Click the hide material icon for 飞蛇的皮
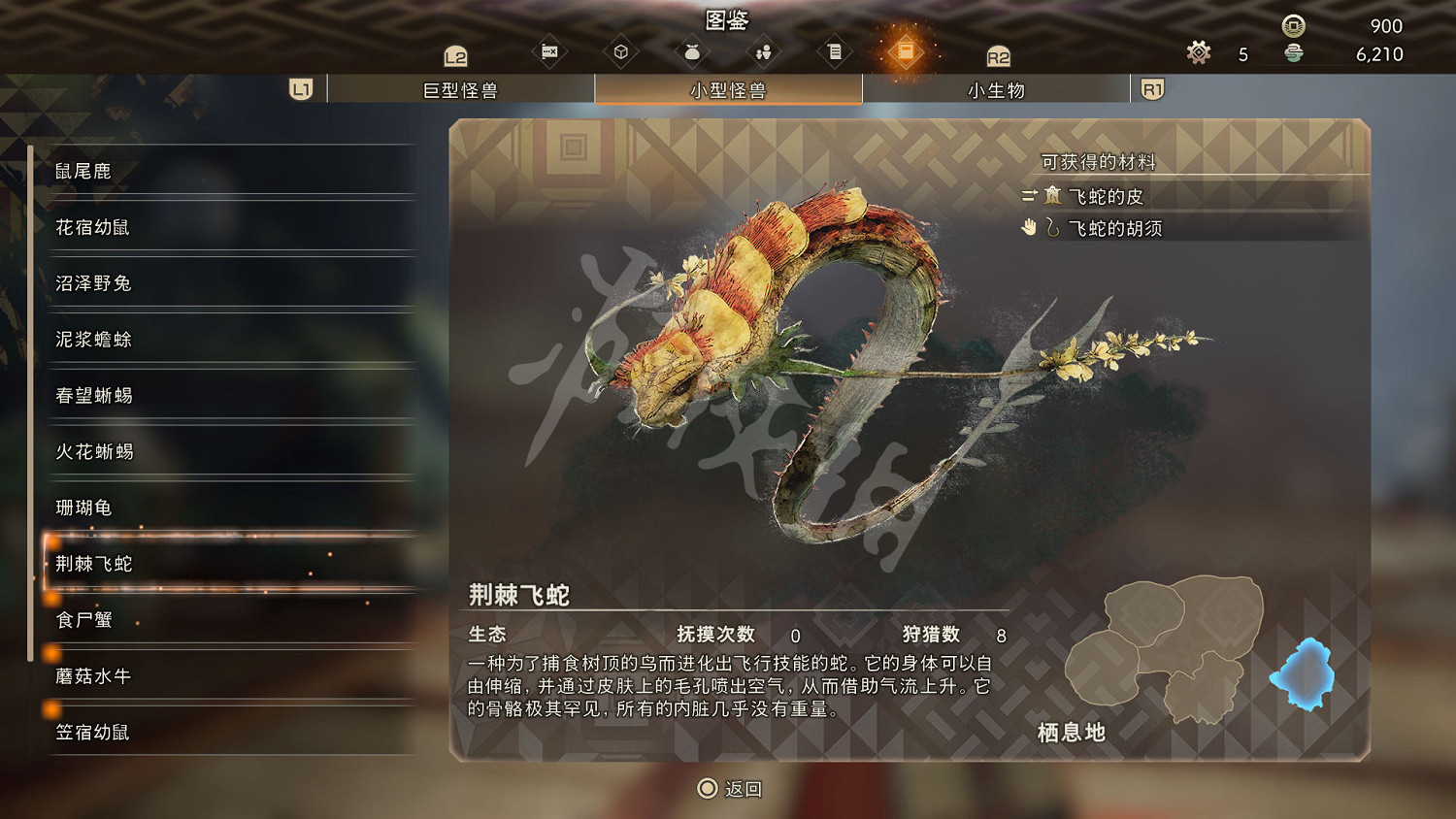This screenshot has width=1456, height=819. 1051,197
